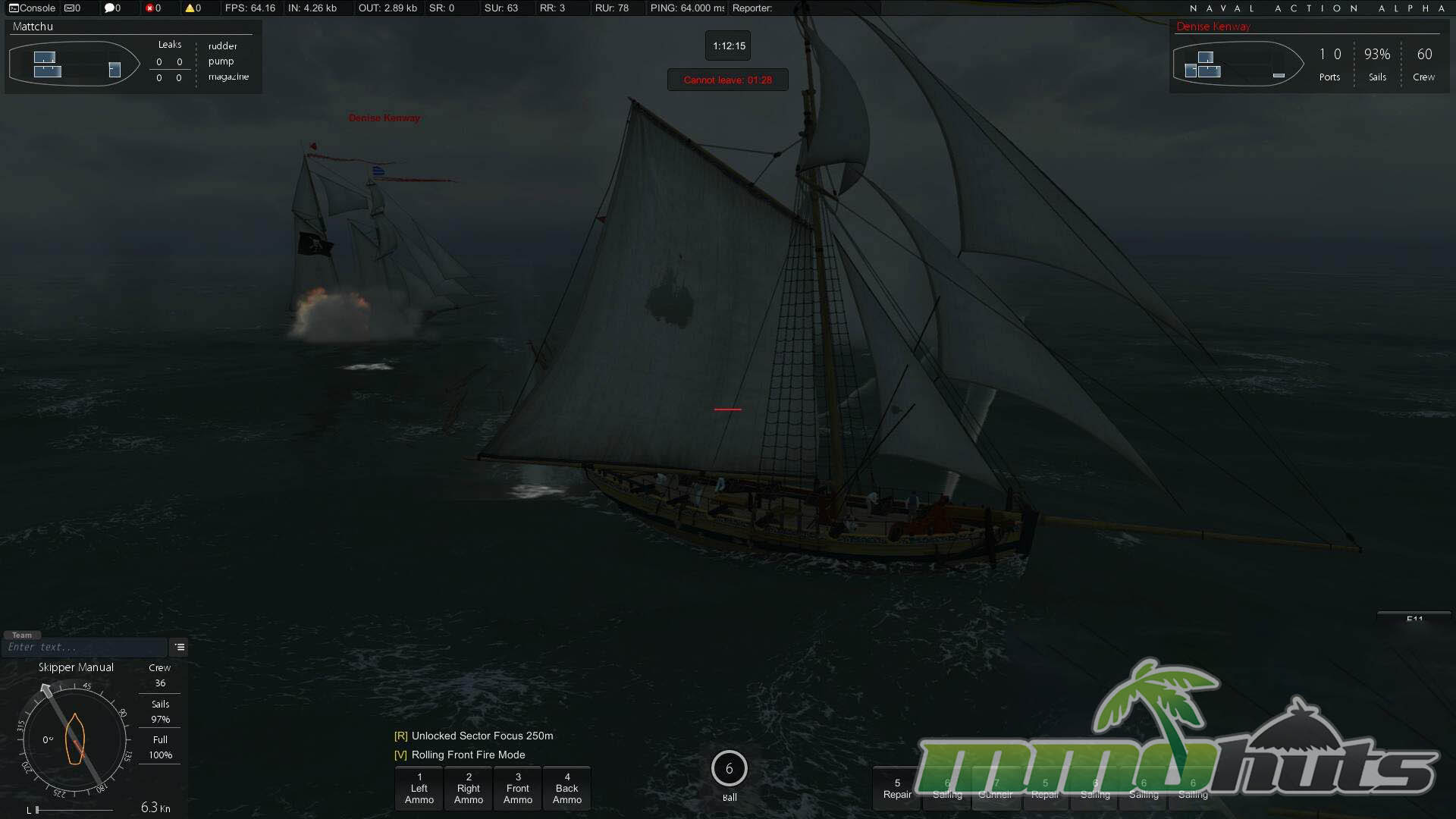Viewport: 1456px width, 819px height.
Task: Show the yellow warning counter
Action: click(x=193, y=8)
